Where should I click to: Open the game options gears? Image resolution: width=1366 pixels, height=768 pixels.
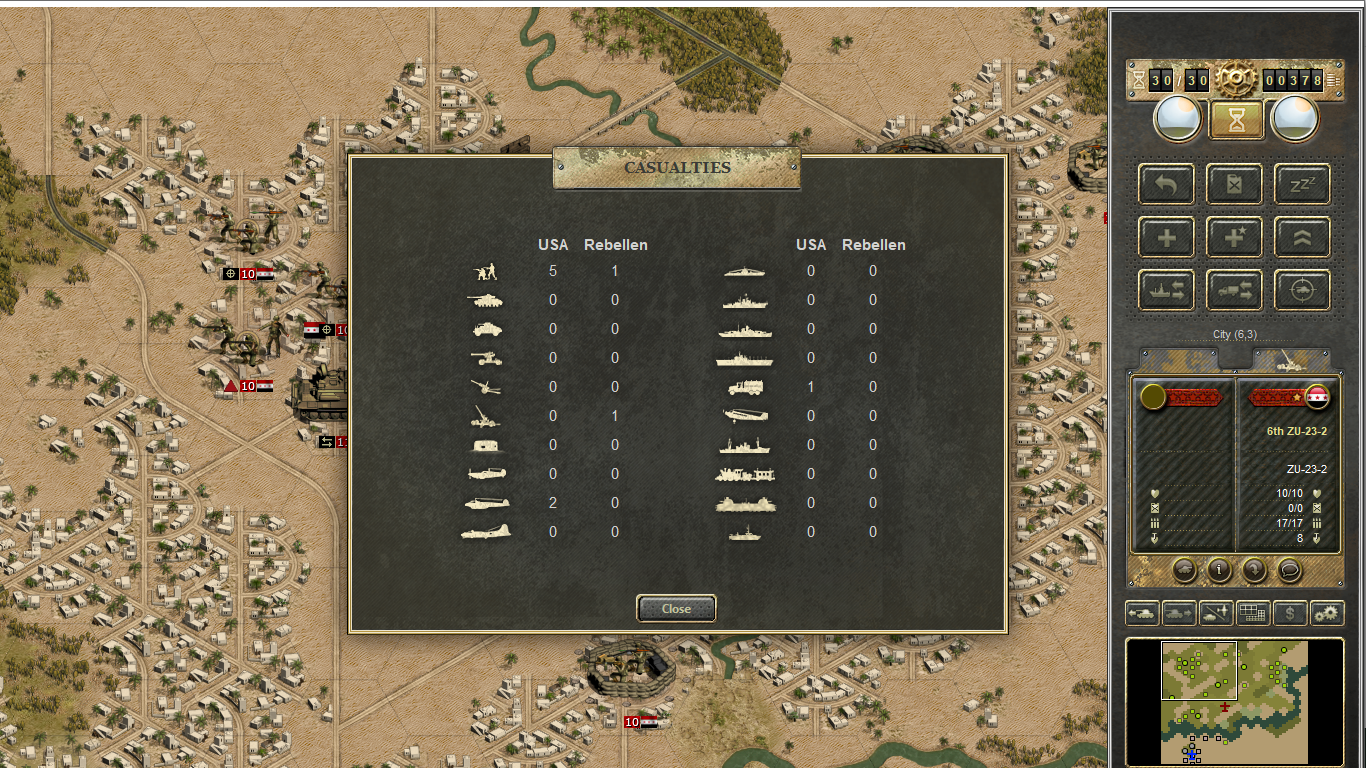(1327, 613)
